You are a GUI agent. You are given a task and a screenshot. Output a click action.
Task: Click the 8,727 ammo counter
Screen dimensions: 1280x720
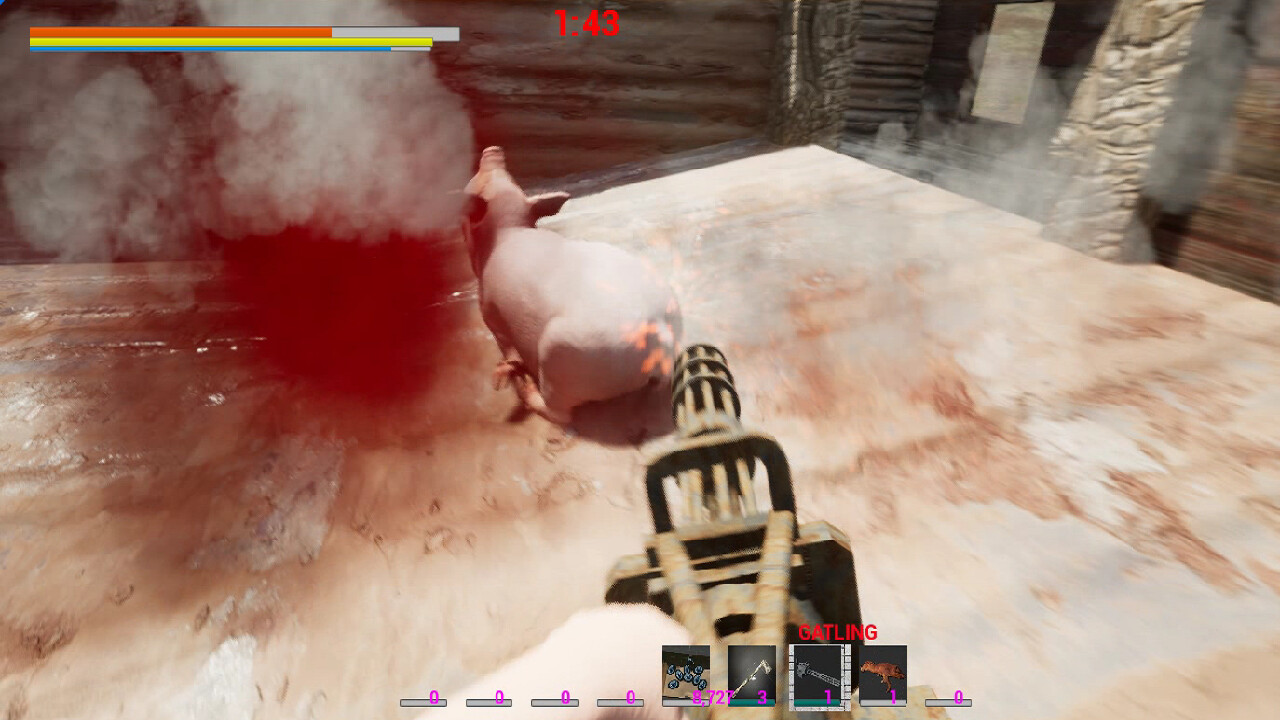710,695
